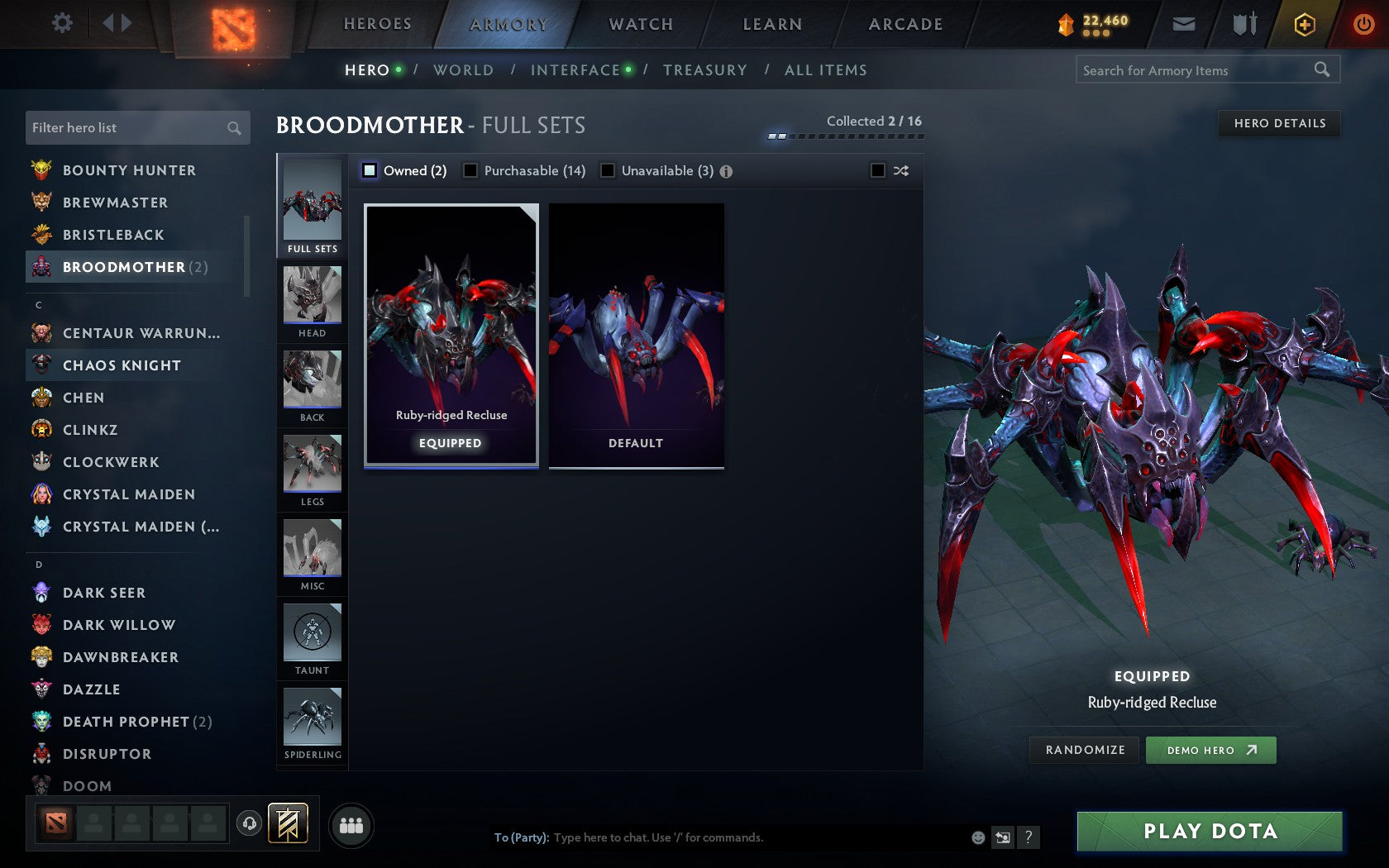Click the friends group icon near chat
Screen dimensions: 1389x868
click(351, 823)
